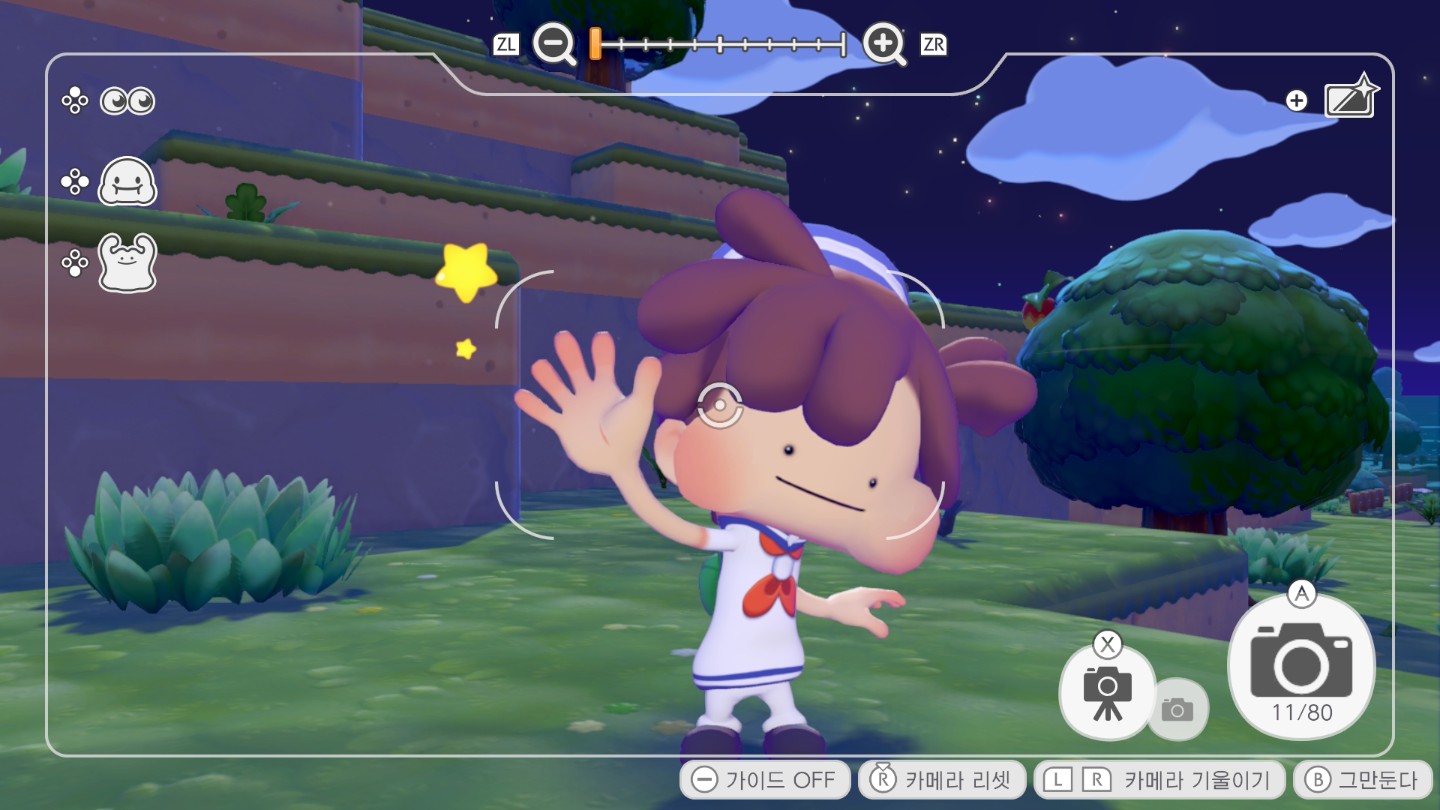Viewport: 1440px width, 810px height.
Task: Zoom in with the plus magnifier
Action: tap(884, 44)
